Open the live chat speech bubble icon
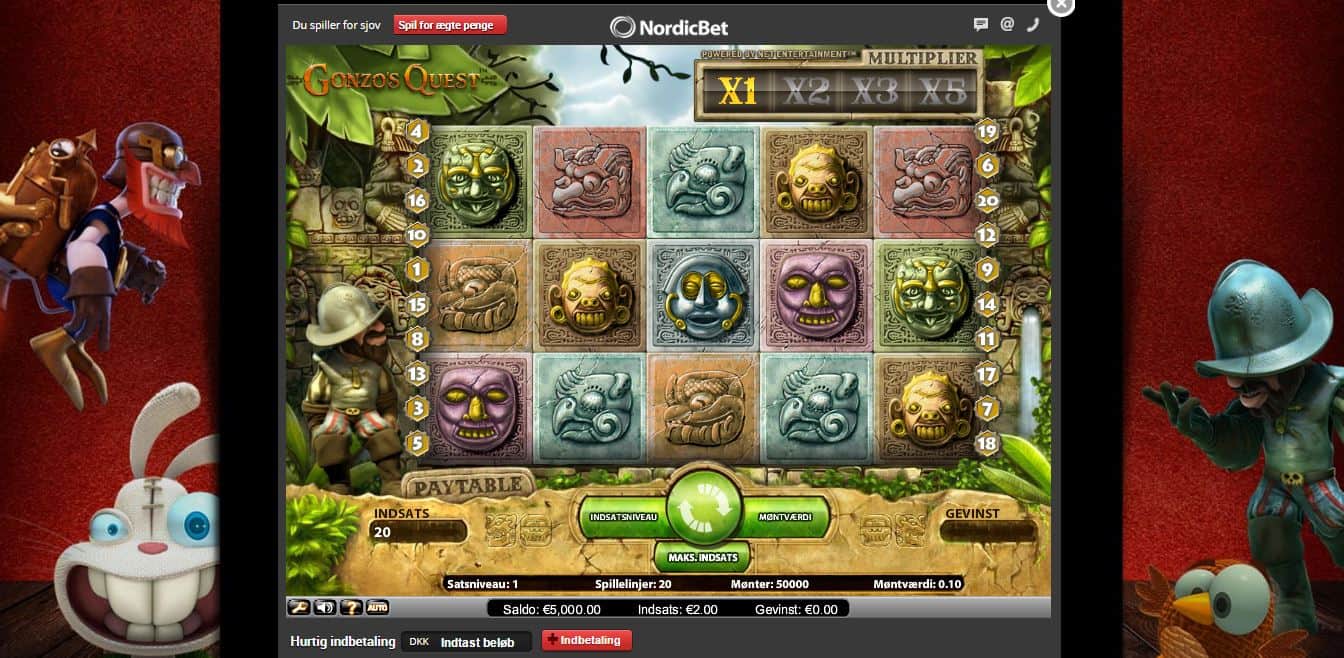The image size is (1344, 658). pyautogui.click(x=981, y=25)
